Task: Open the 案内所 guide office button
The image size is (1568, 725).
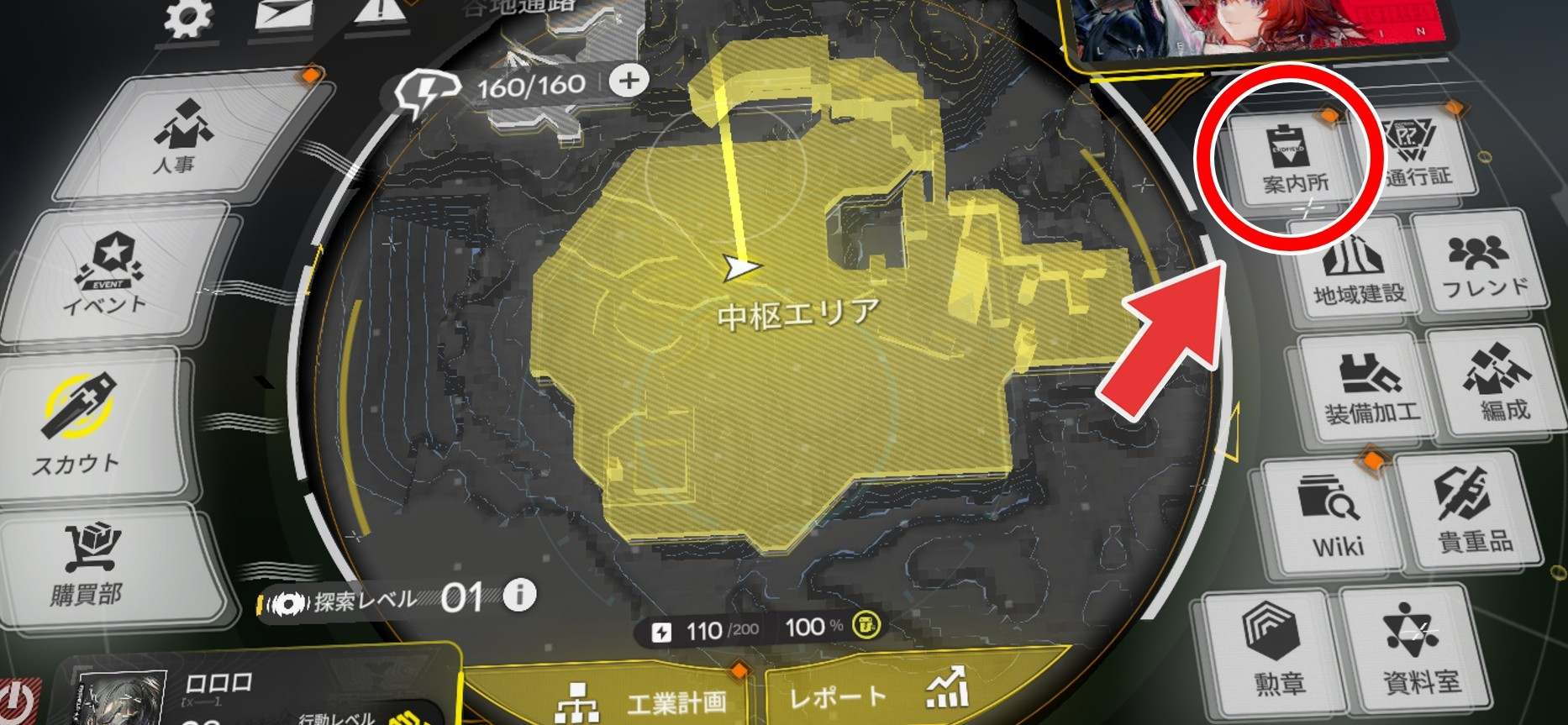Action: click(x=1295, y=160)
